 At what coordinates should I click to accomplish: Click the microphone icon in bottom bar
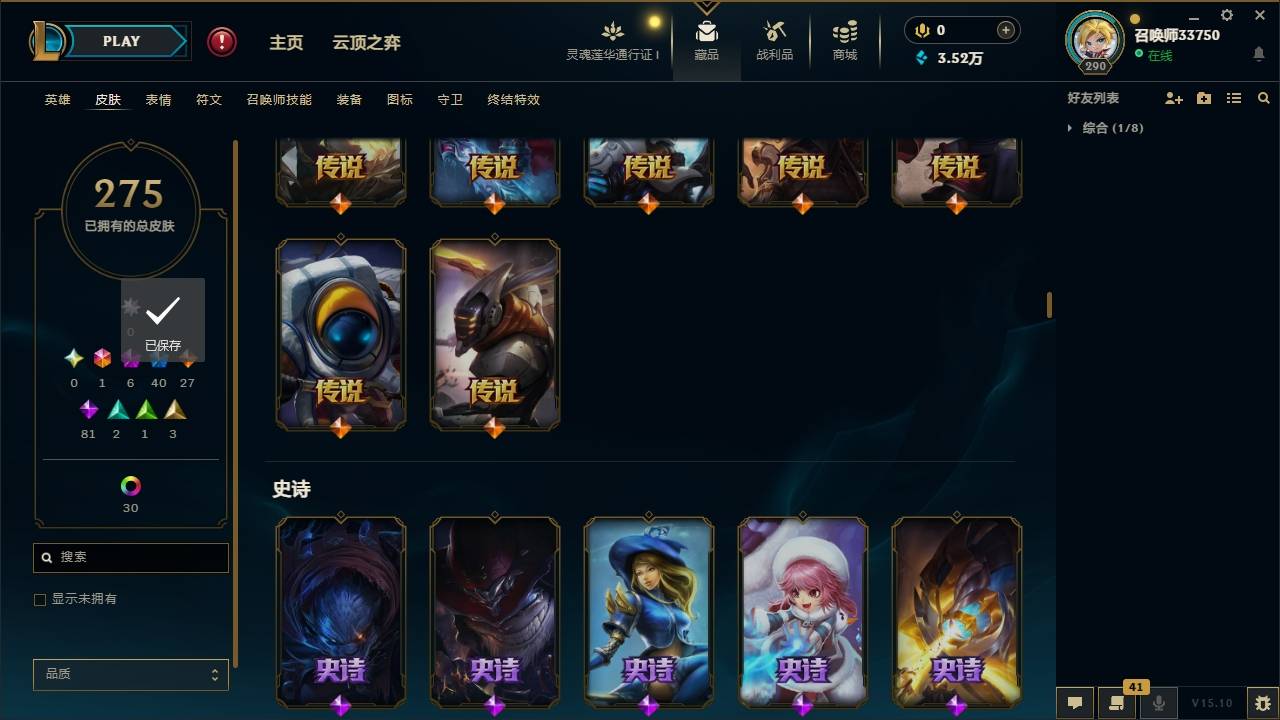point(1160,703)
